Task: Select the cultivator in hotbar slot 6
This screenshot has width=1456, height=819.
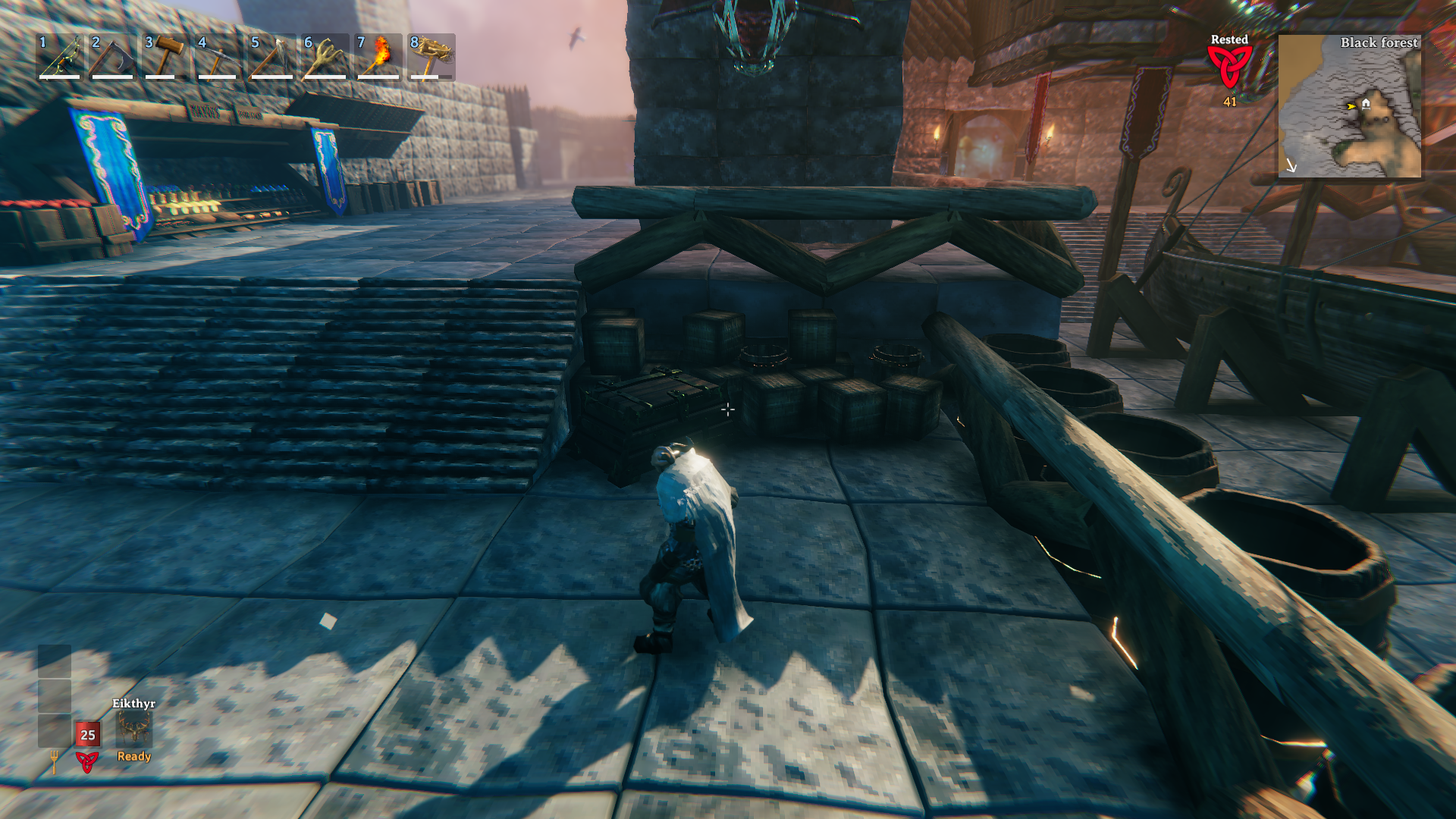Action: (x=325, y=57)
